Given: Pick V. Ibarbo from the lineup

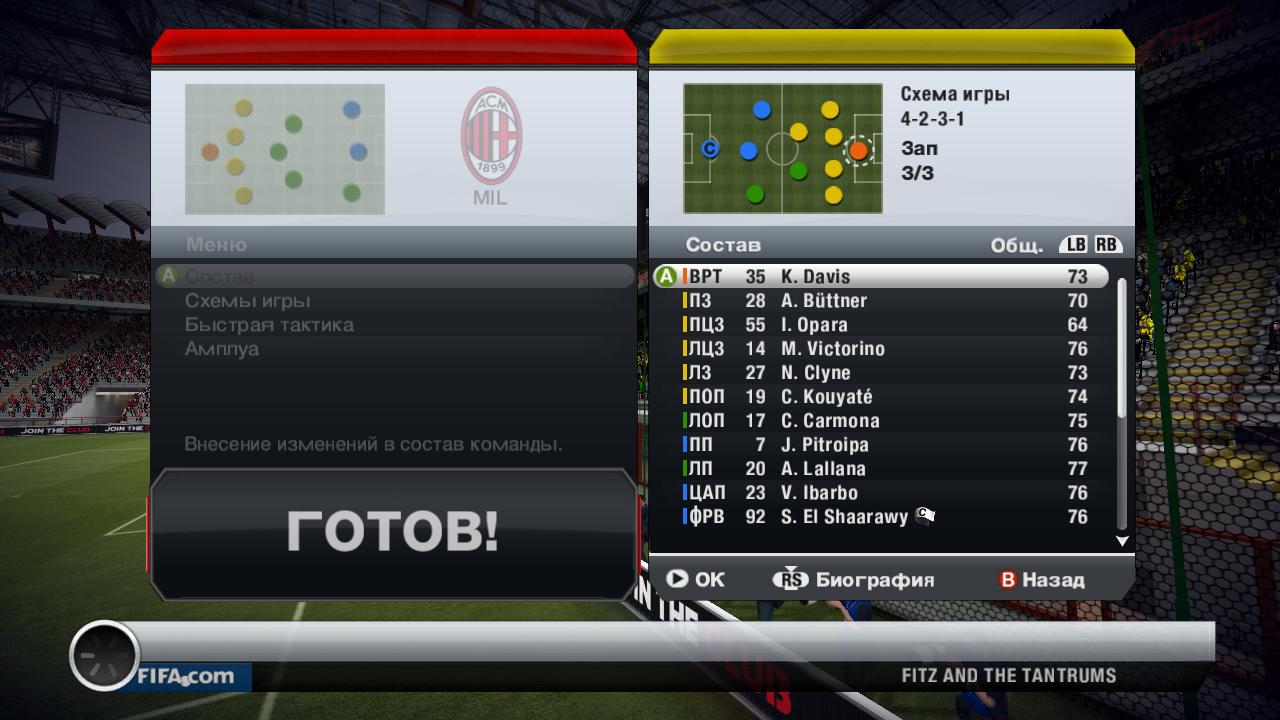Looking at the screenshot, I should (x=880, y=493).
